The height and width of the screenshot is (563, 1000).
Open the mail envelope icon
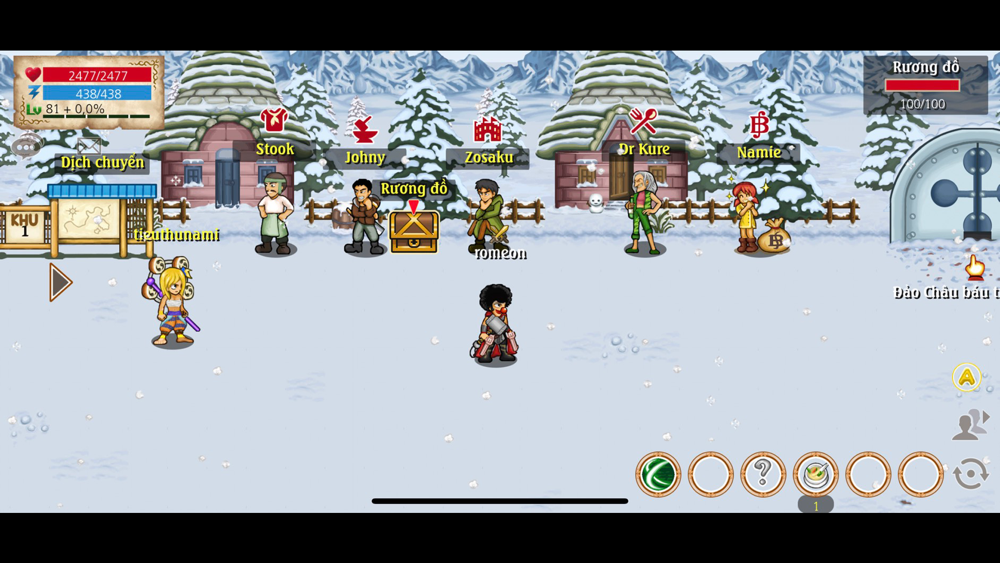click(x=88, y=146)
